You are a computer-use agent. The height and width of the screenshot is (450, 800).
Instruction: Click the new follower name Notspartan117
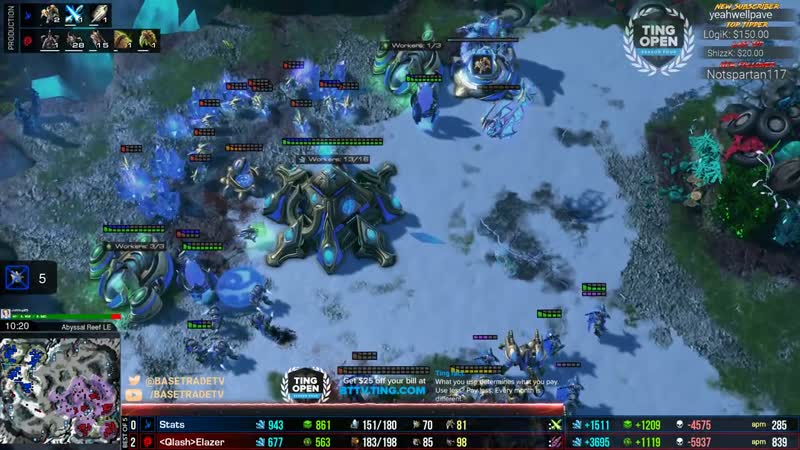[747, 75]
